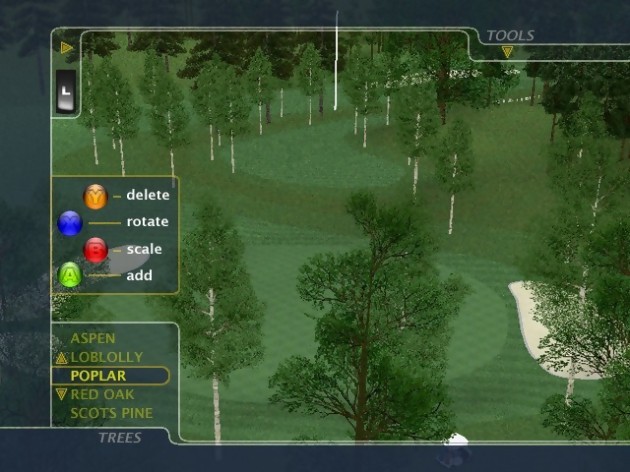Viewport: 630px width, 472px height.
Task: Select Aspen in the tree list
Action: coord(93,339)
